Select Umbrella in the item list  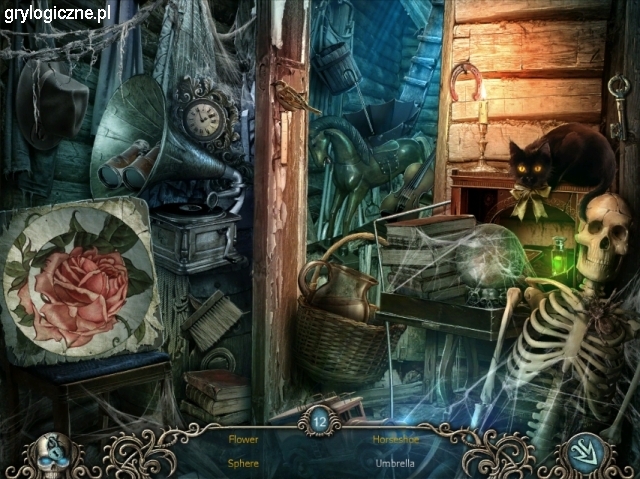click(x=395, y=463)
